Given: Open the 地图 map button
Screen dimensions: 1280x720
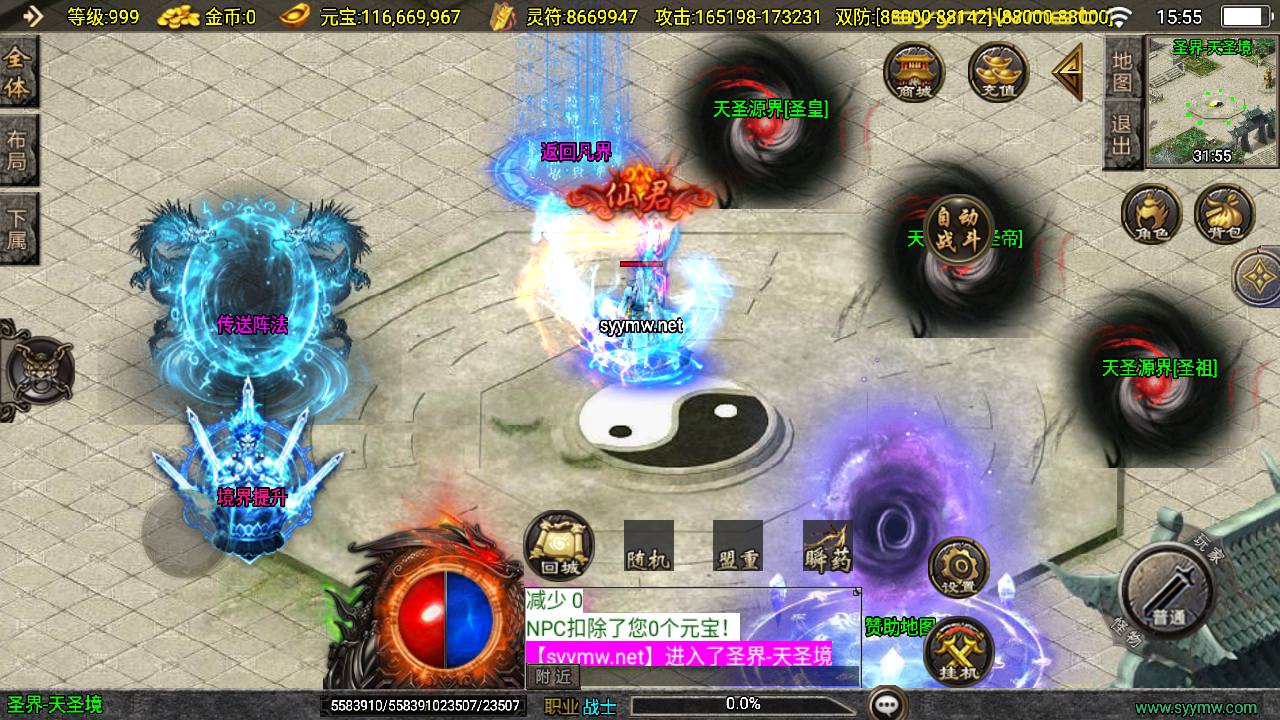Looking at the screenshot, I should tap(1122, 73).
